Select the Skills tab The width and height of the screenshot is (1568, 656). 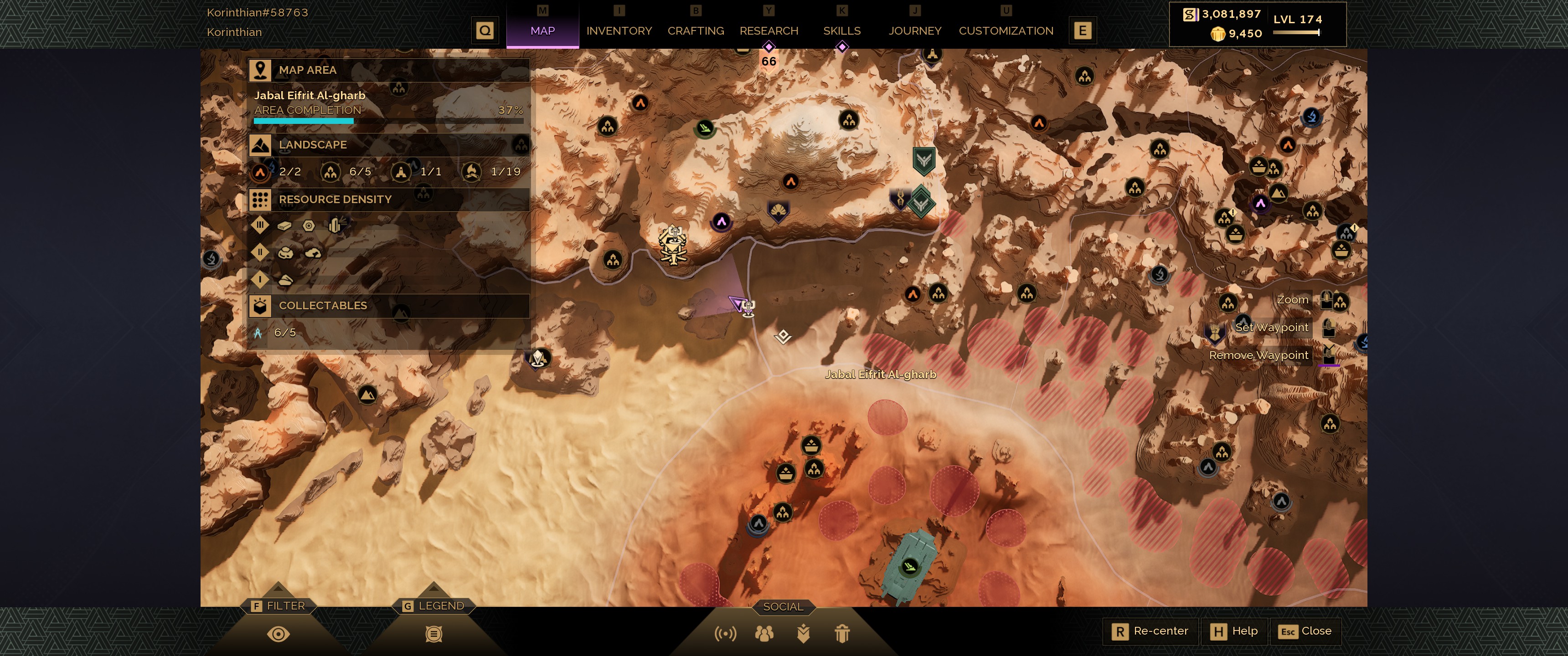click(841, 31)
